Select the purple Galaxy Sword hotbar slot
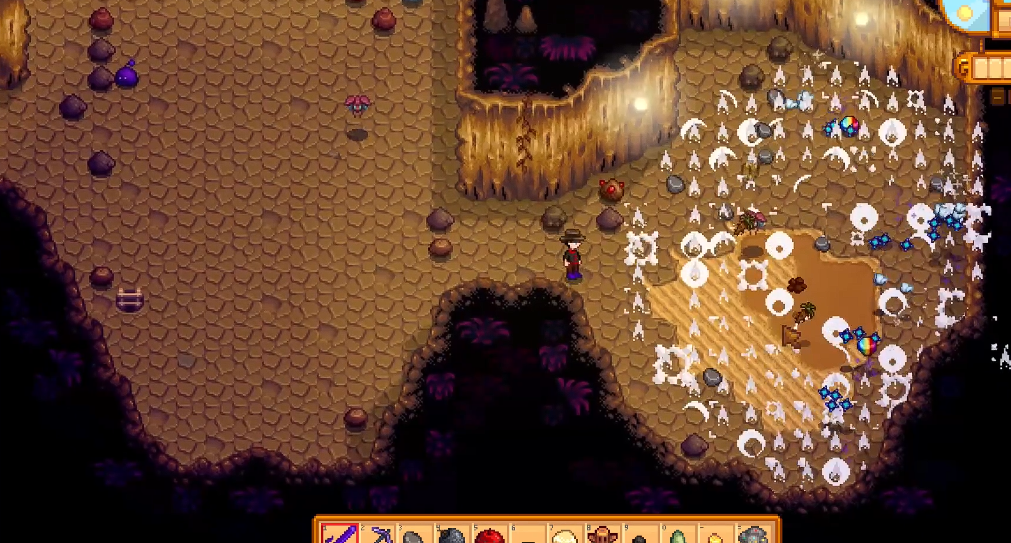This screenshot has width=1011, height=543. (339, 535)
